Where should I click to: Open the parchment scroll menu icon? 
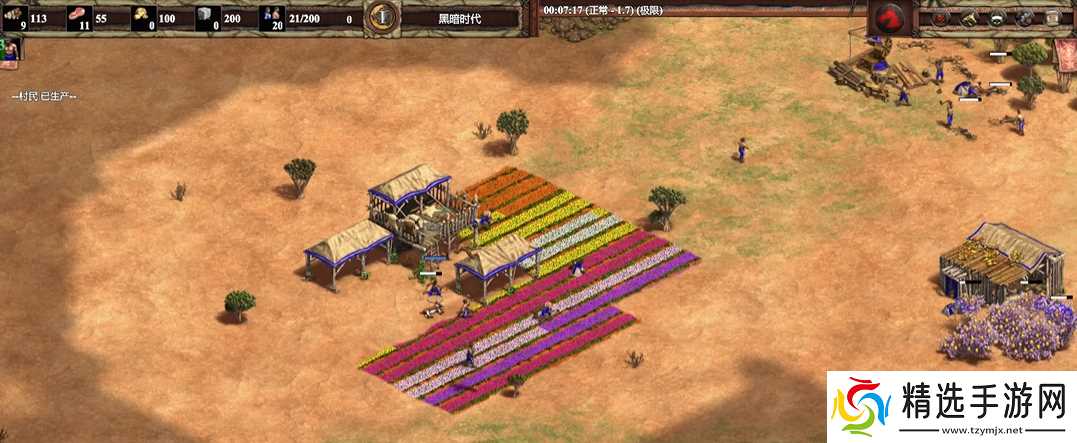(1053, 18)
